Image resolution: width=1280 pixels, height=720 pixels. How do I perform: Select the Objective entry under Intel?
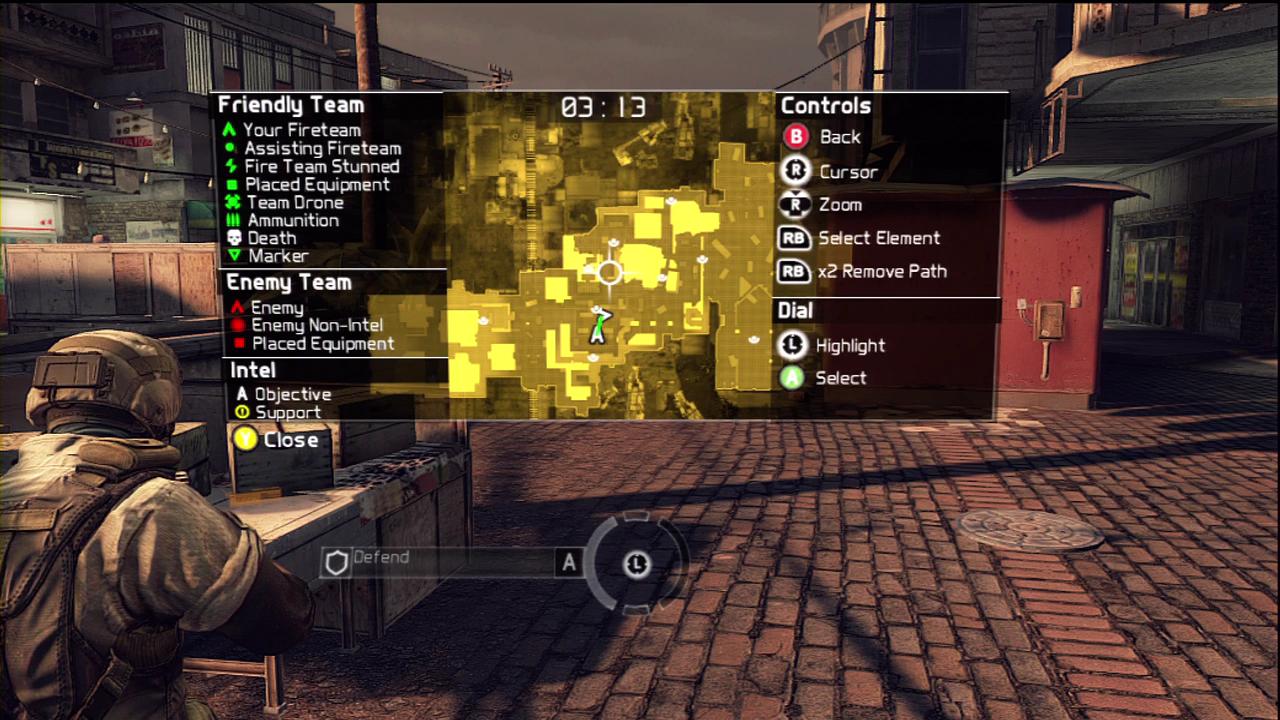click(292, 394)
